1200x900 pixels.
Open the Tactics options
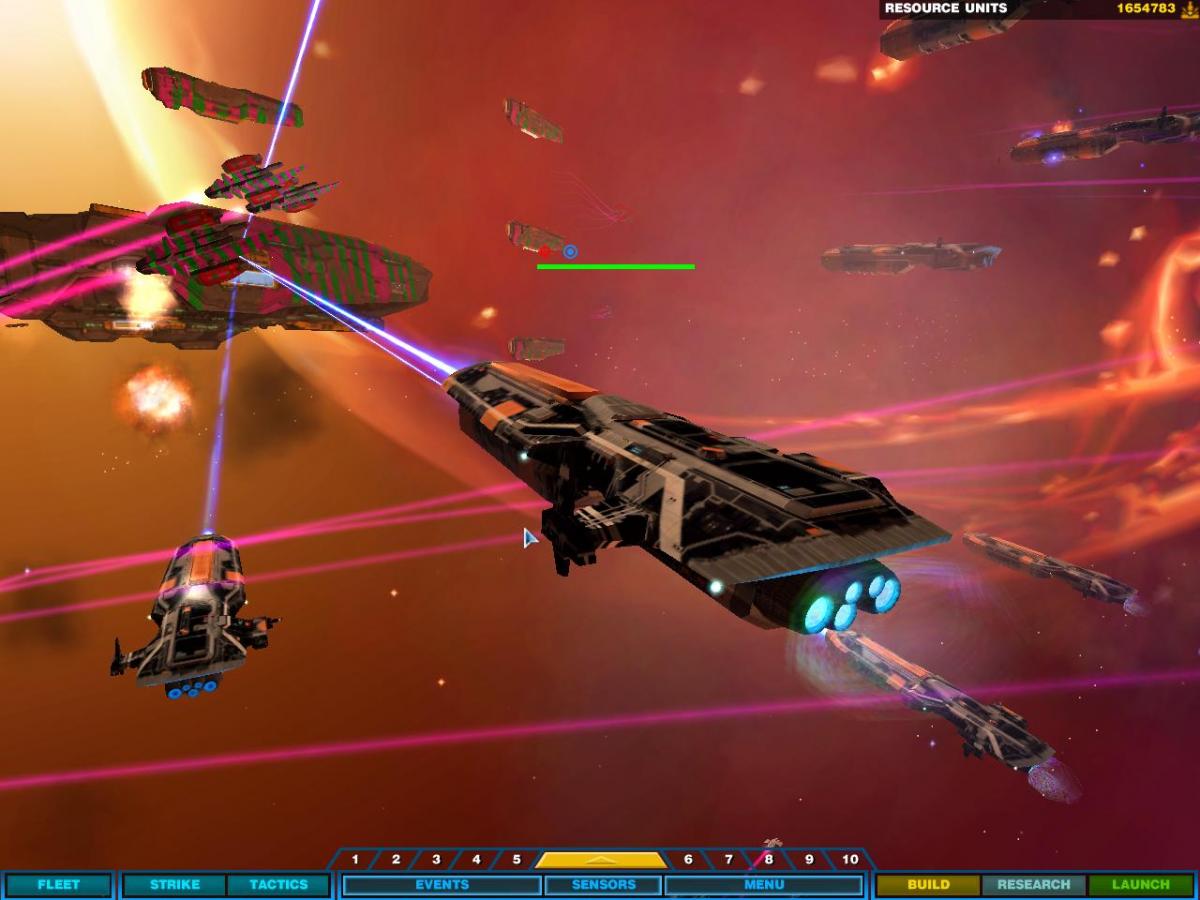(x=278, y=885)
